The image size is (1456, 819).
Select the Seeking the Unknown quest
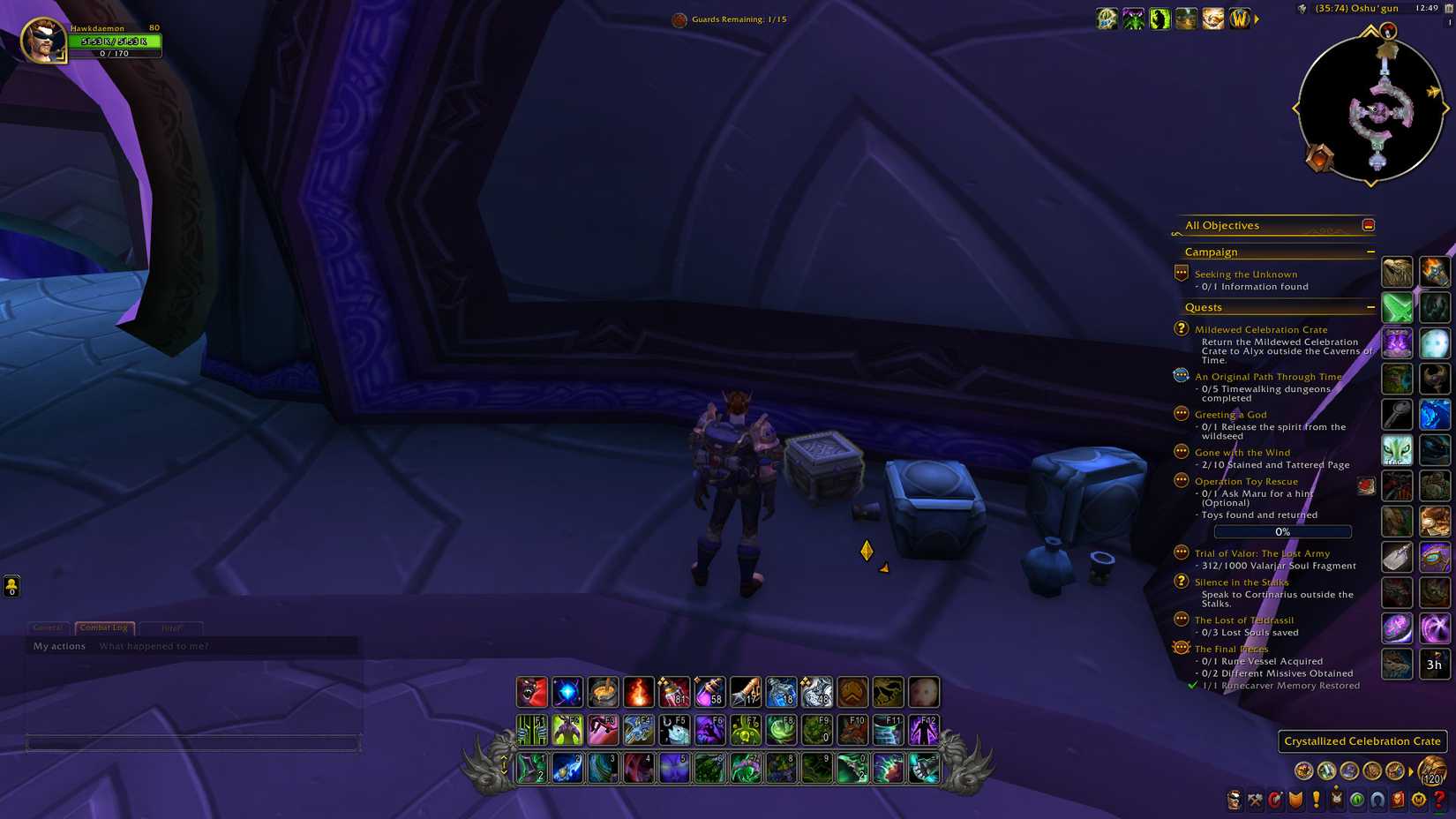tap(1247, 274)
